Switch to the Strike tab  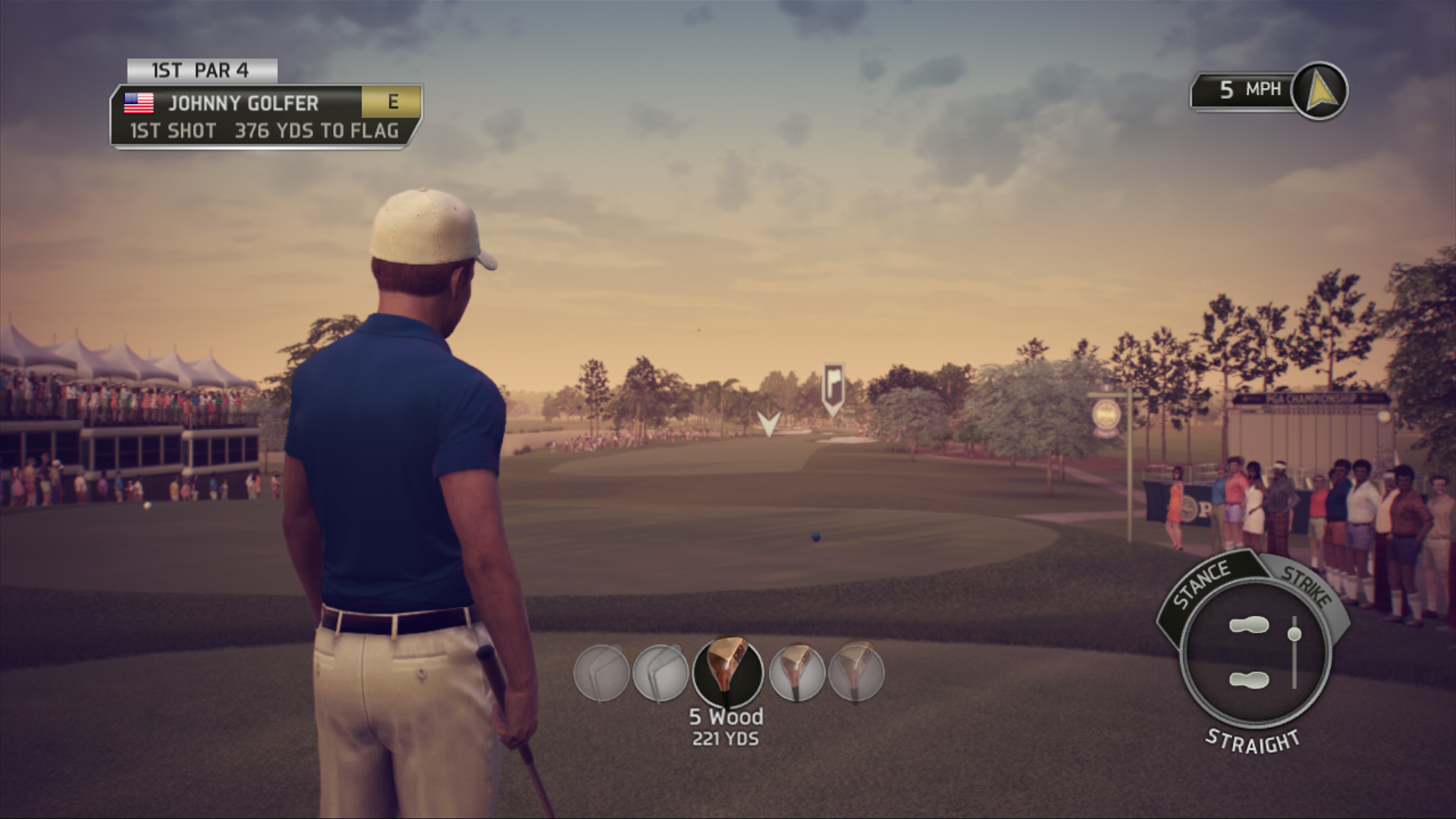coord(1306,585)
